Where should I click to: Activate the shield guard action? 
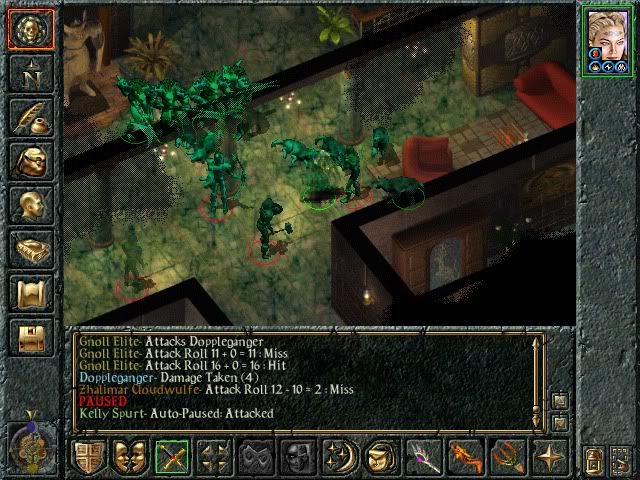(x=89, y=457)
